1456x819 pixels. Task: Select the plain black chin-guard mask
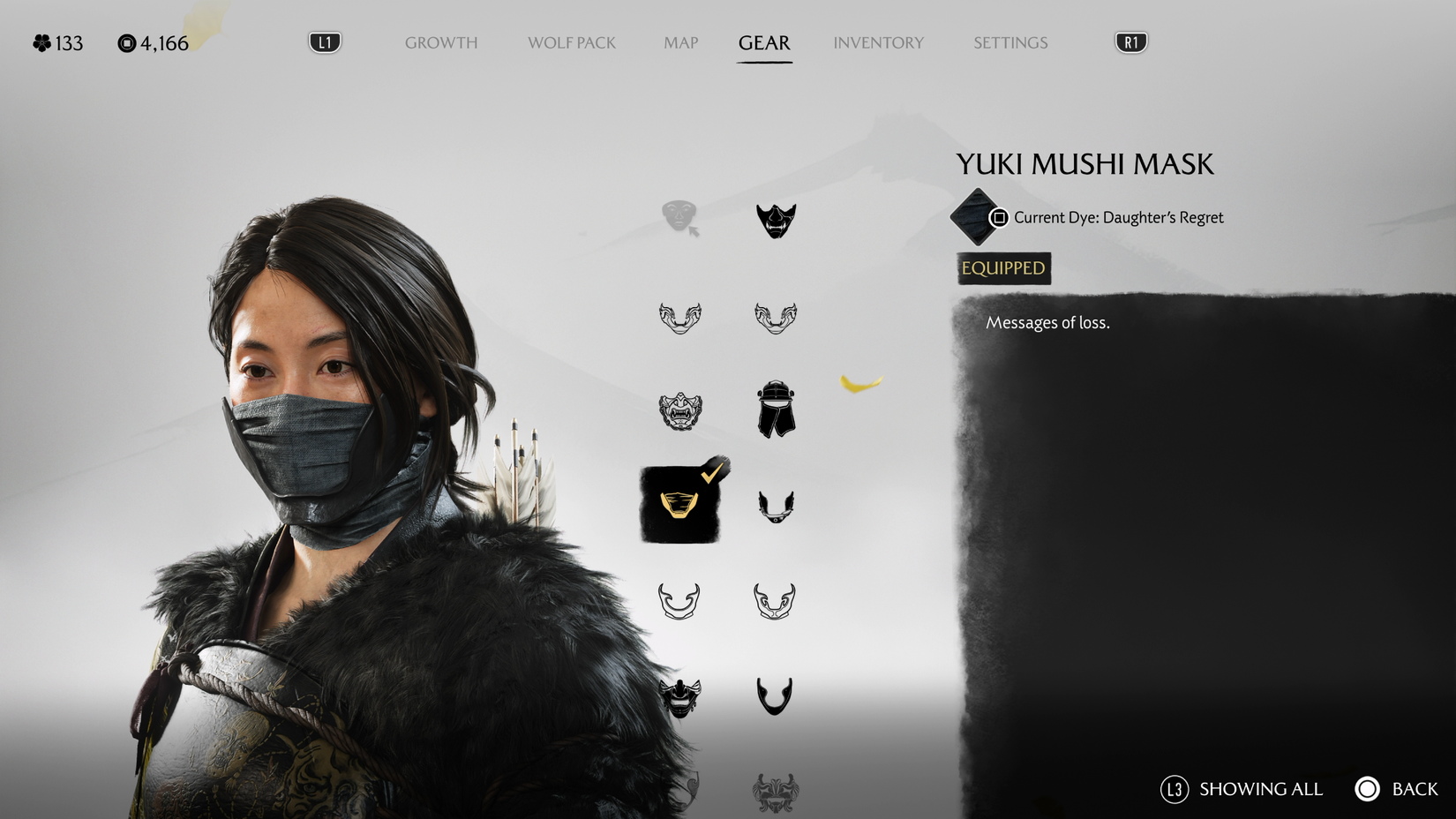pos(775,694)
